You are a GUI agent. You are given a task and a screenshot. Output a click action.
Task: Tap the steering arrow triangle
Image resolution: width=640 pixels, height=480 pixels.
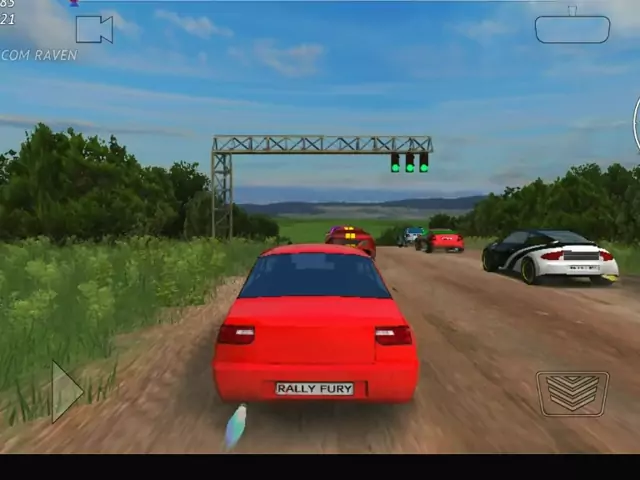pyautogui.click(x=66, y=391)
